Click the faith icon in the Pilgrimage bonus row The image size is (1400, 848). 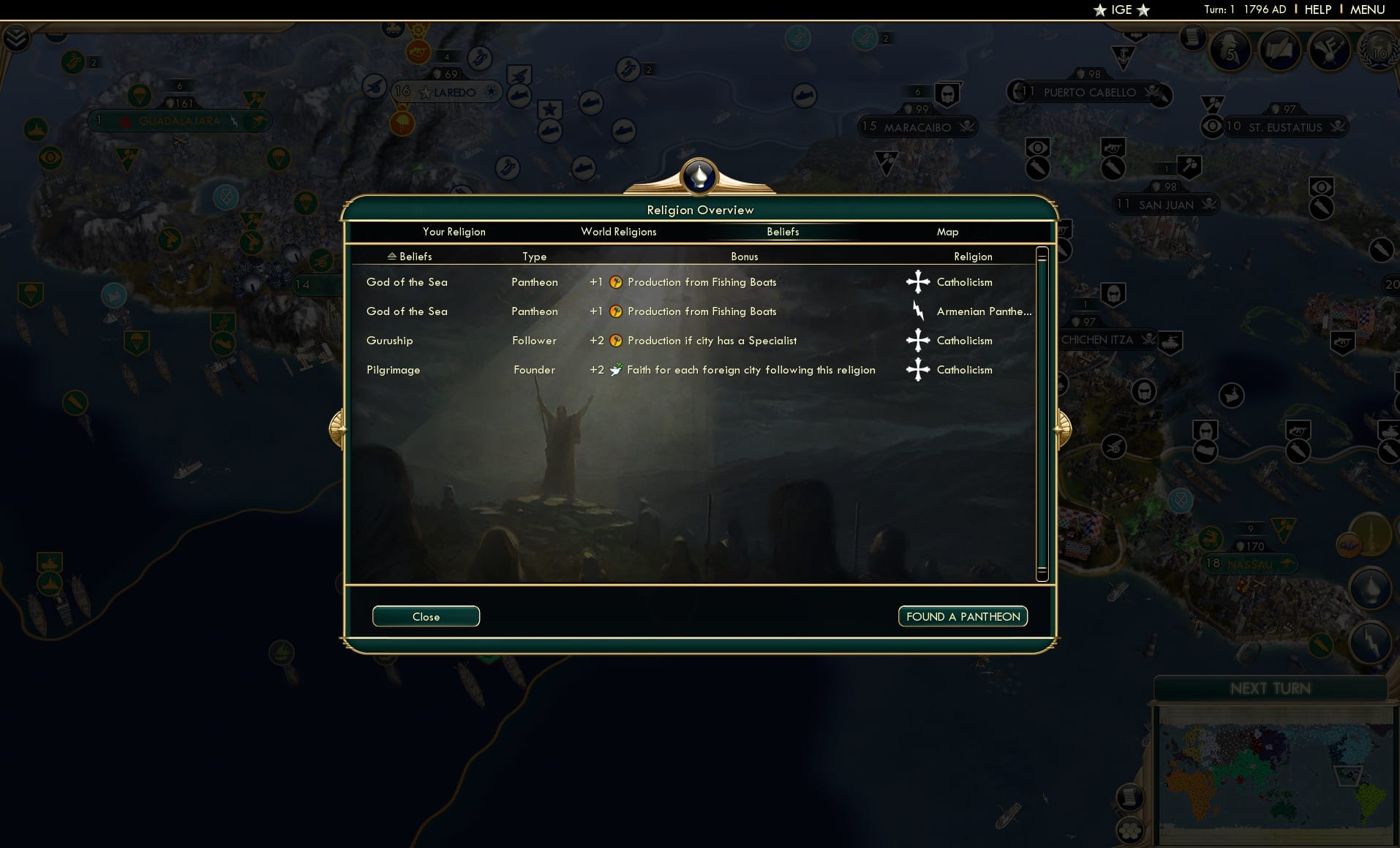coord(617,370)
